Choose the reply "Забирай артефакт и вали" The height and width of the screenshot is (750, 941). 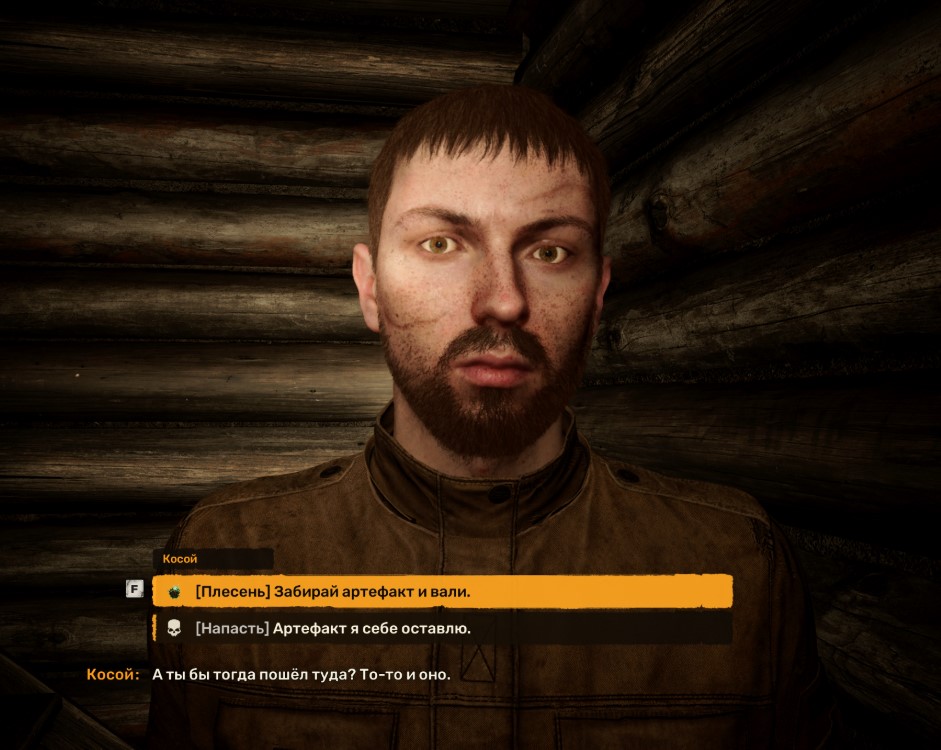[442, 592]
